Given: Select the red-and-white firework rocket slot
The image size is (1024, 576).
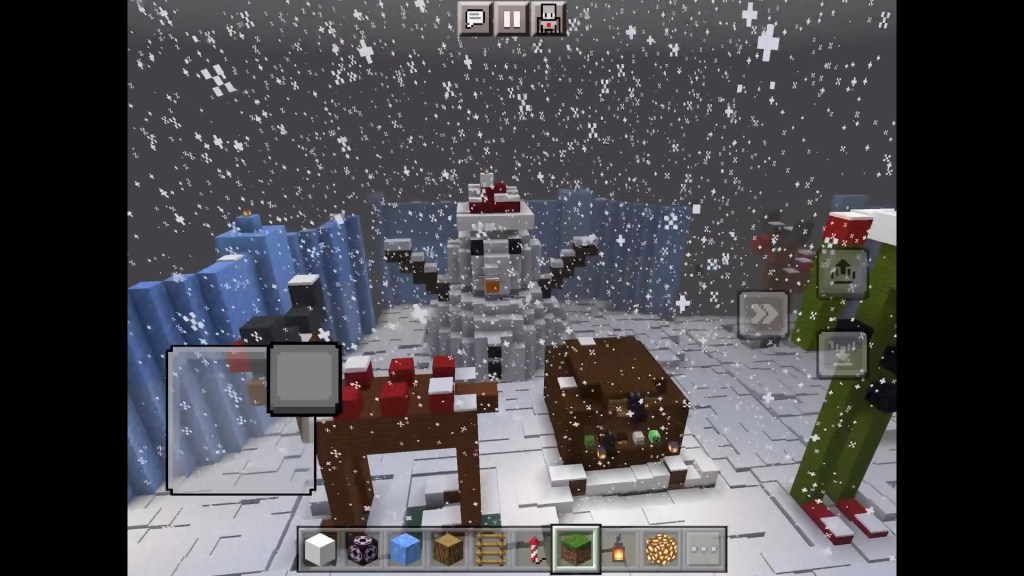Looking at the screenshot, I should [x=533, y=549].
